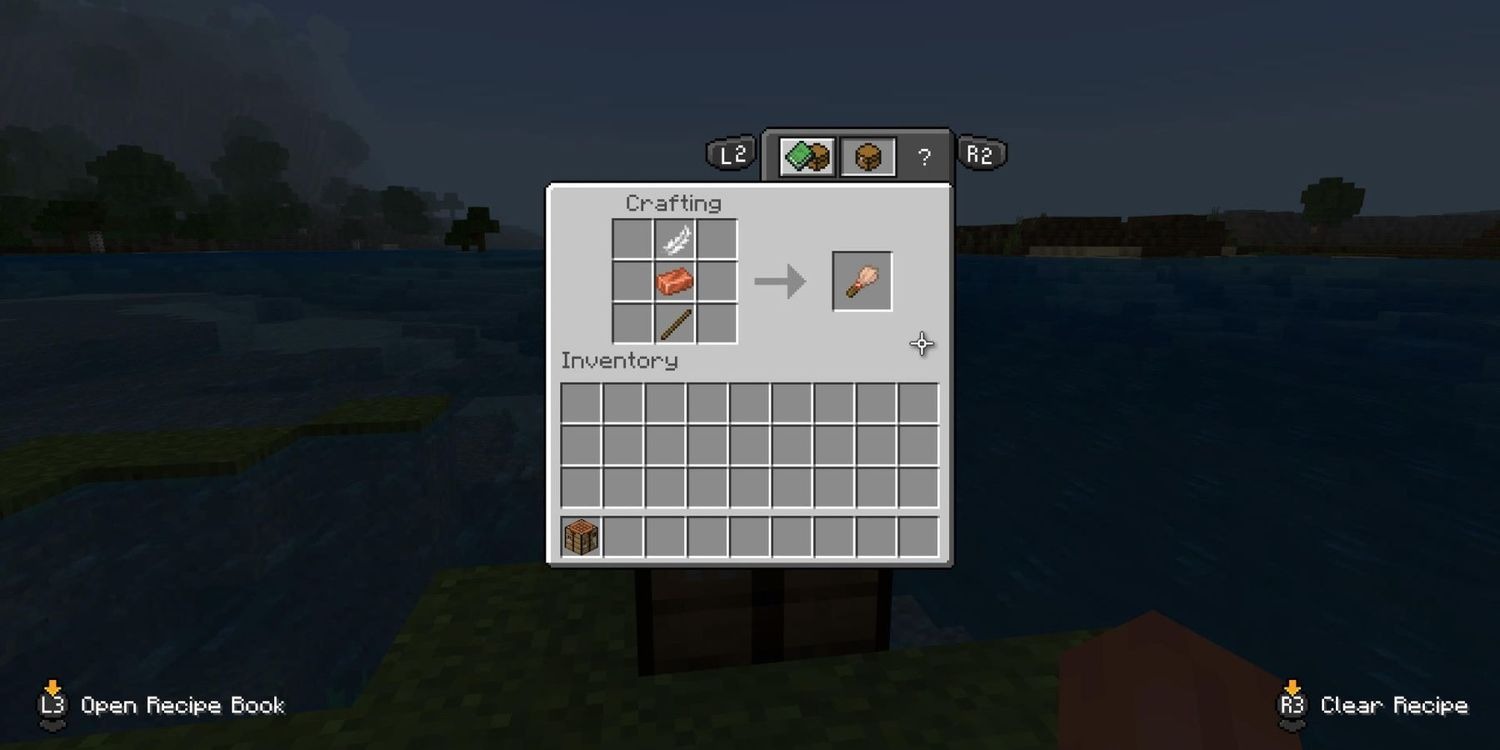Open the question mark help tab

[x=924, y=156]
